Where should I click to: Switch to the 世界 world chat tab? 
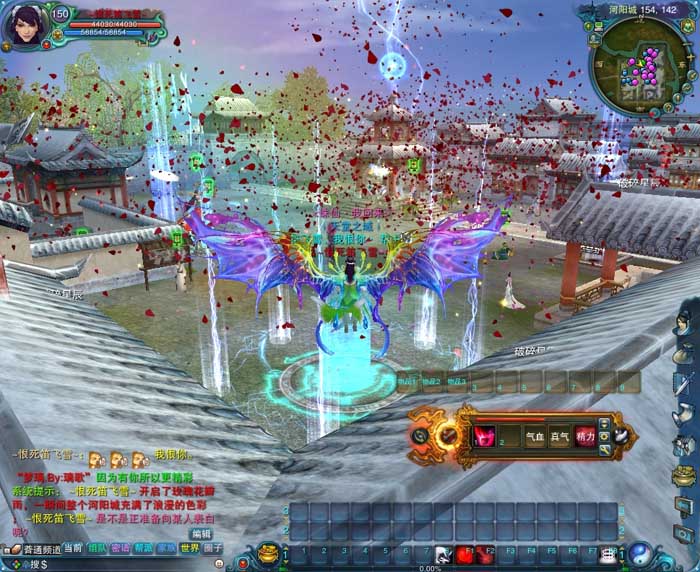tap(190, 548)
